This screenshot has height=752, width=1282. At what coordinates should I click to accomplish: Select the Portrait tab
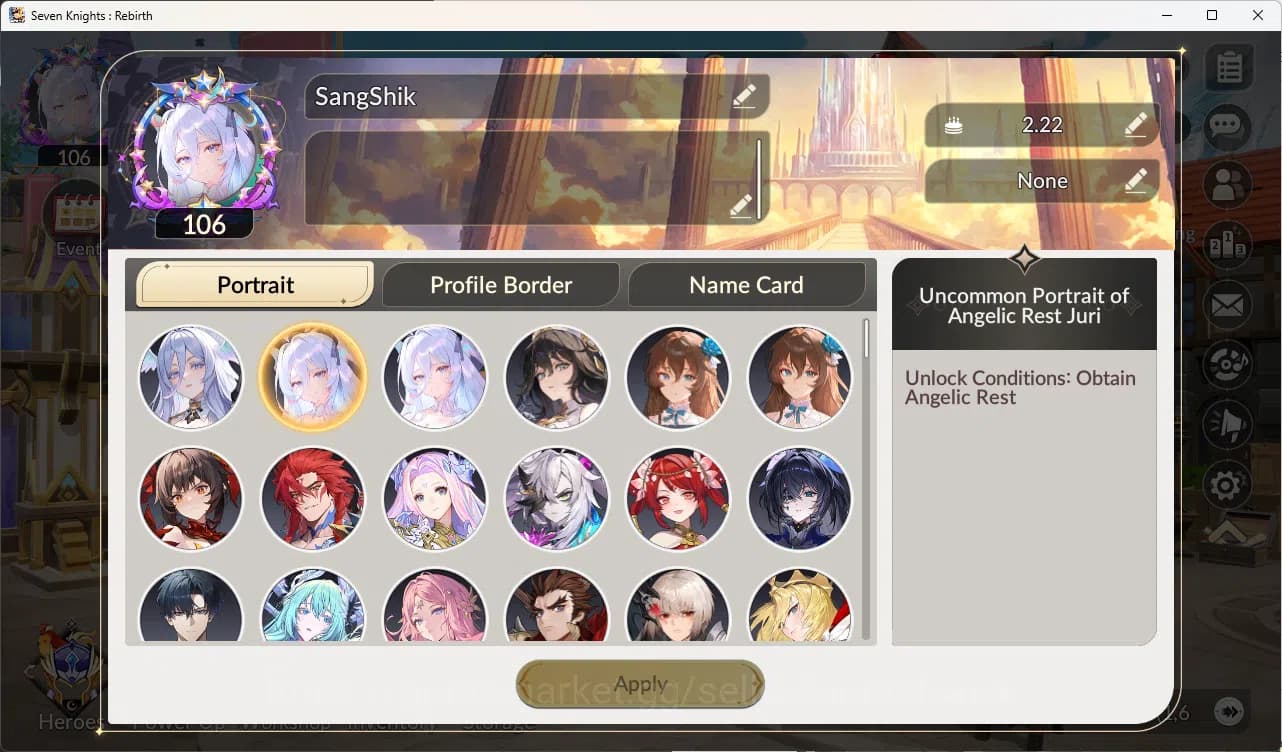pos(253,285)
